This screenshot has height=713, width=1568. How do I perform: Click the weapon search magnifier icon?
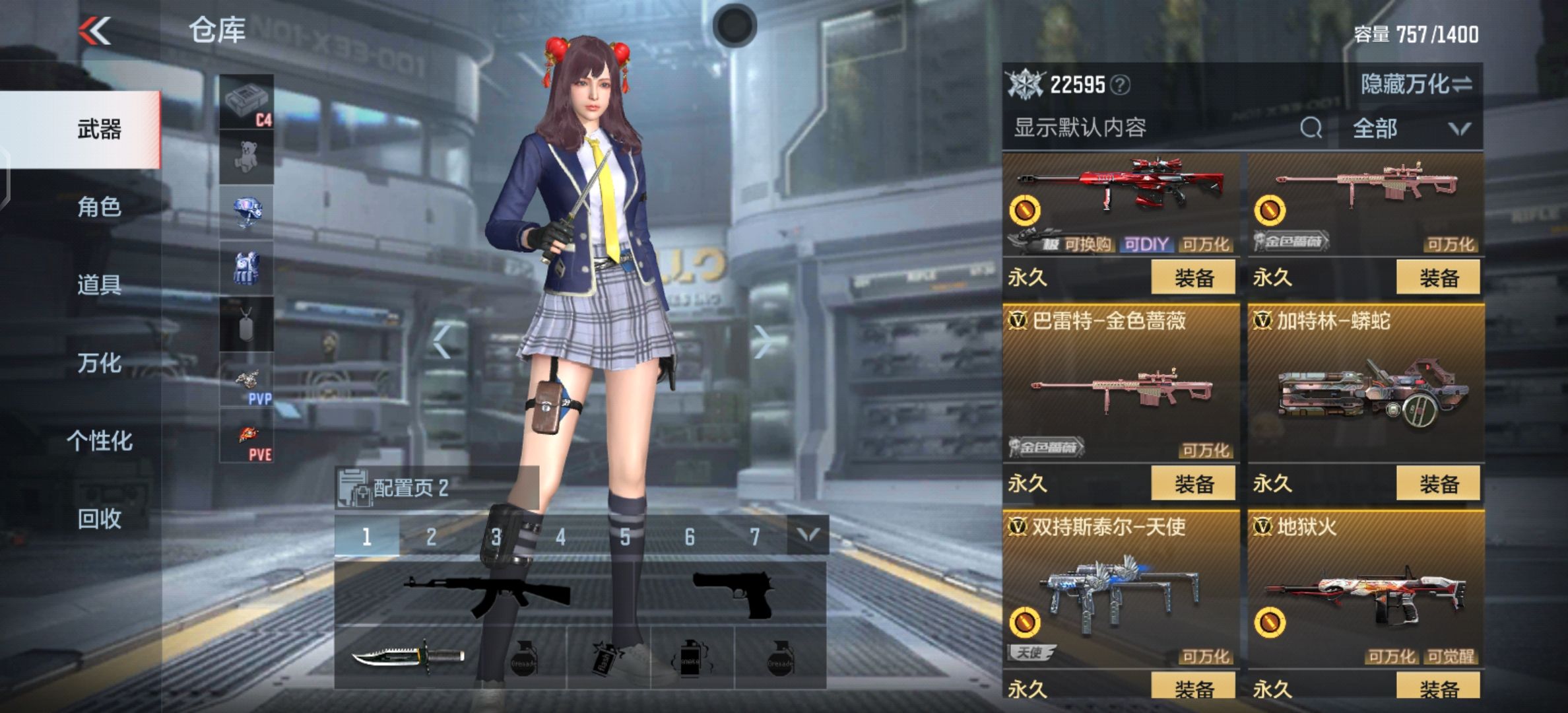point(1311,127)
